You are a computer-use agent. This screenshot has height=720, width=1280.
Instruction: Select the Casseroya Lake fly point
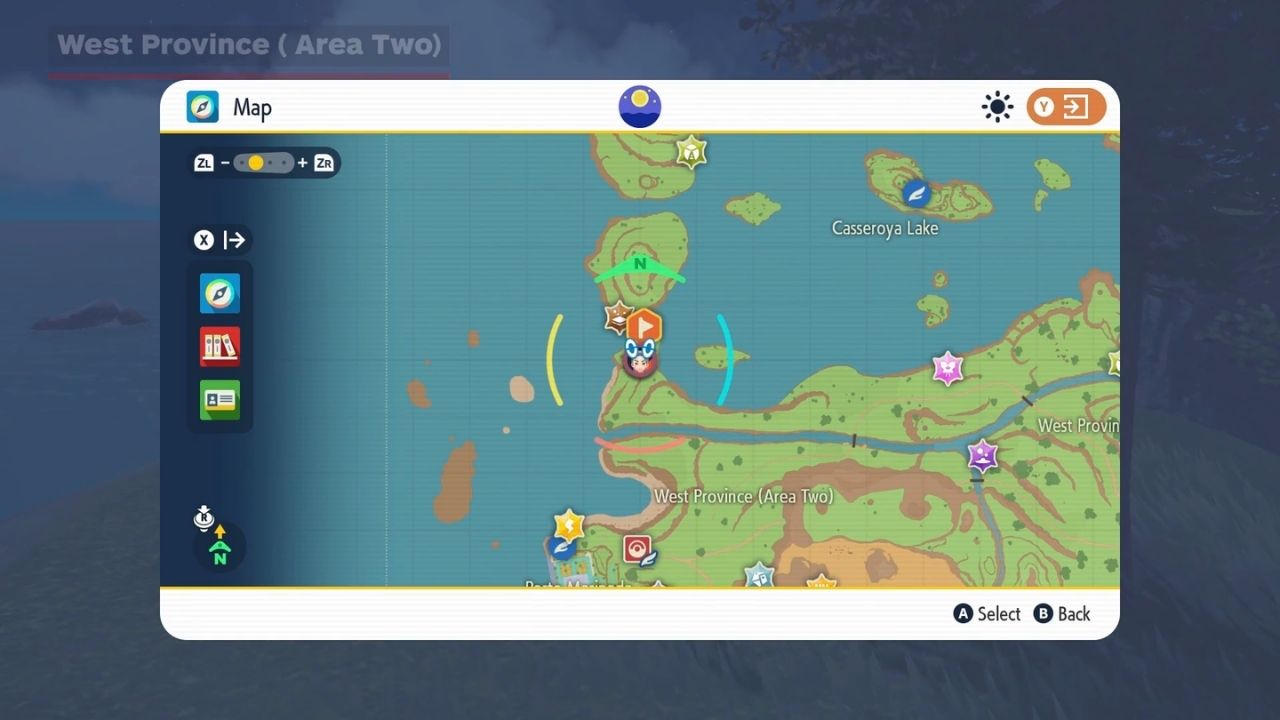tap(916, 193)
